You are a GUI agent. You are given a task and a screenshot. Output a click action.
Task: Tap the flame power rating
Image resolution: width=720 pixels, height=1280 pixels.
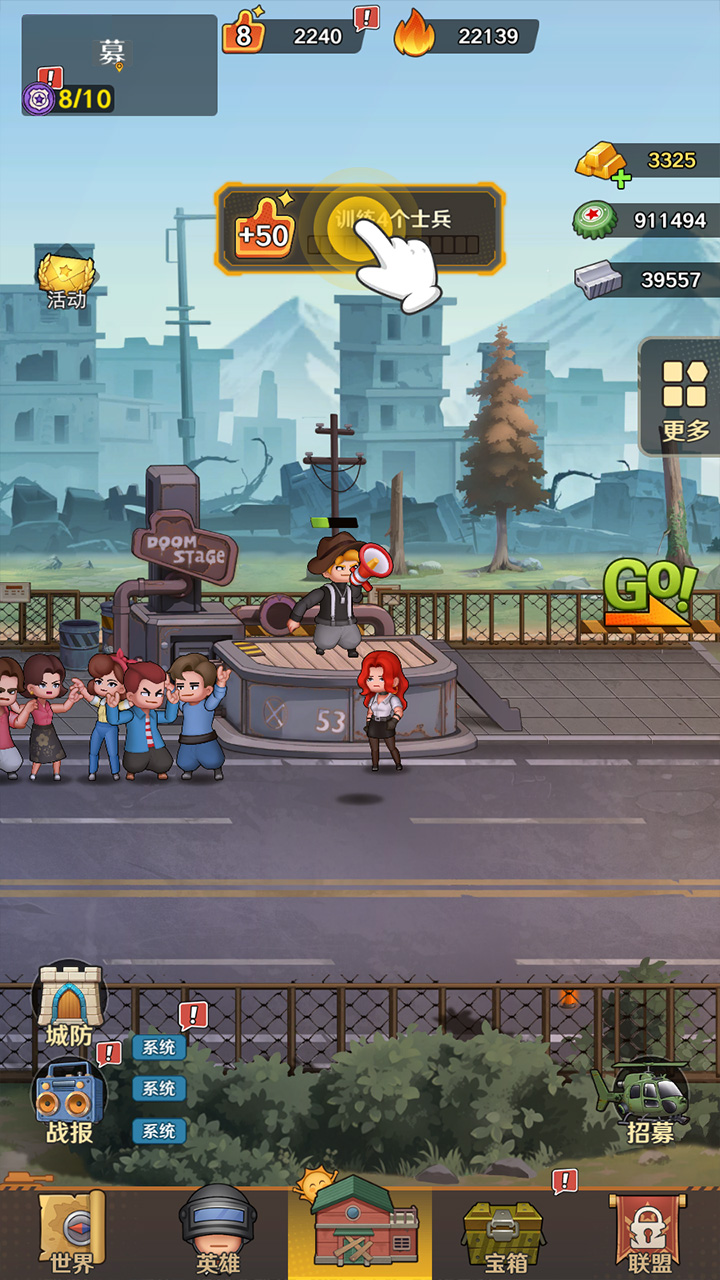click(466, 36)
